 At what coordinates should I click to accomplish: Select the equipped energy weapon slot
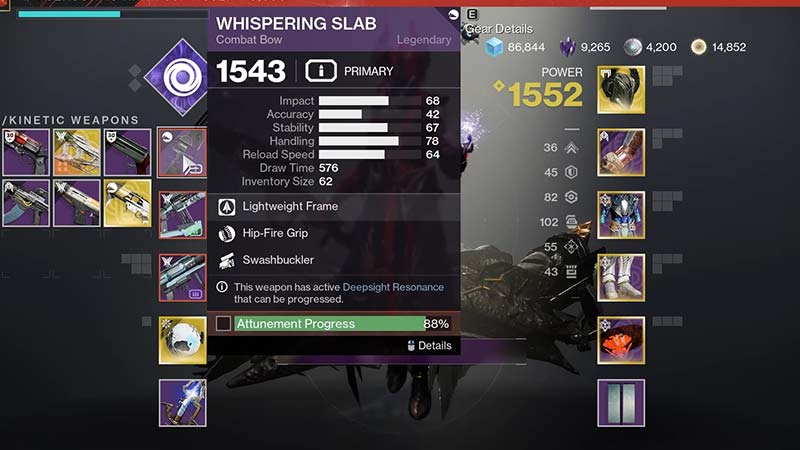tap(182, 215)
